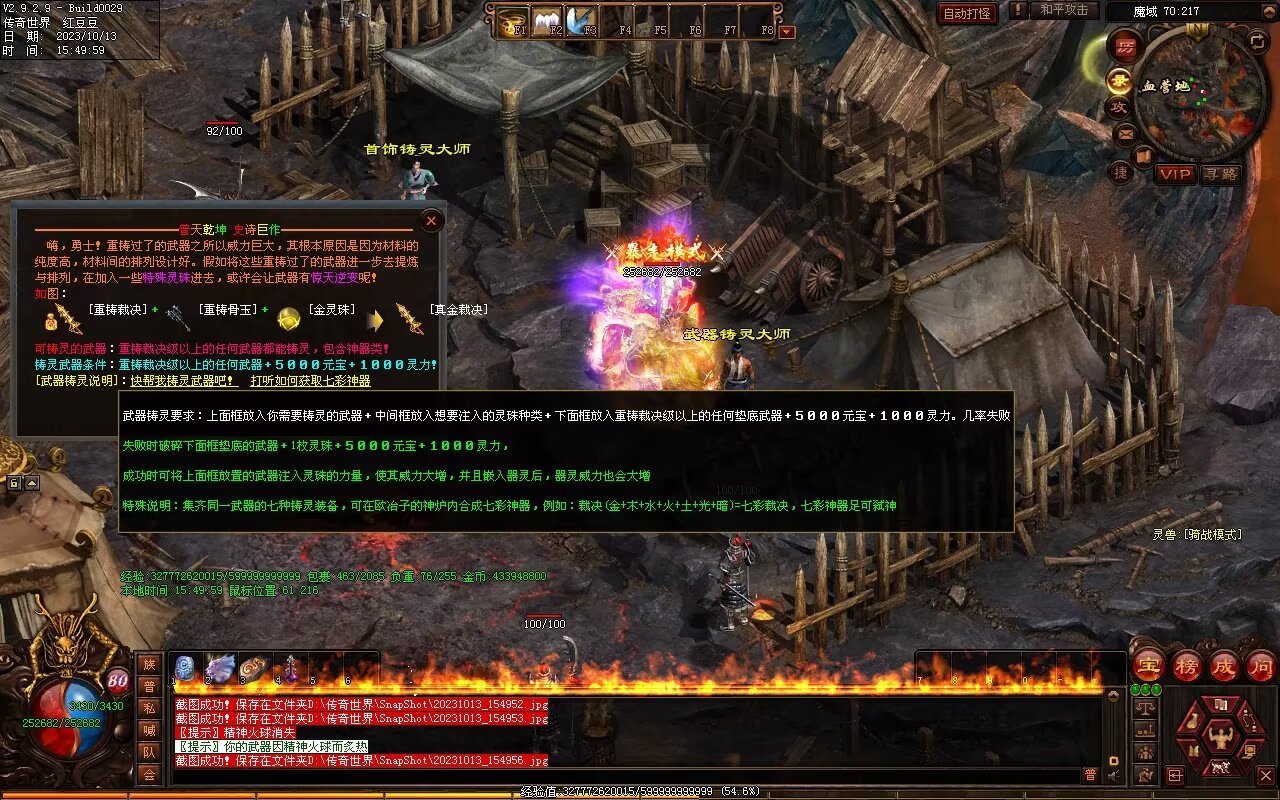This screenshot has width=1280, height=800.
Task: Activate the 寻路 pathfinding button
Action: (x=1220, y=174)
